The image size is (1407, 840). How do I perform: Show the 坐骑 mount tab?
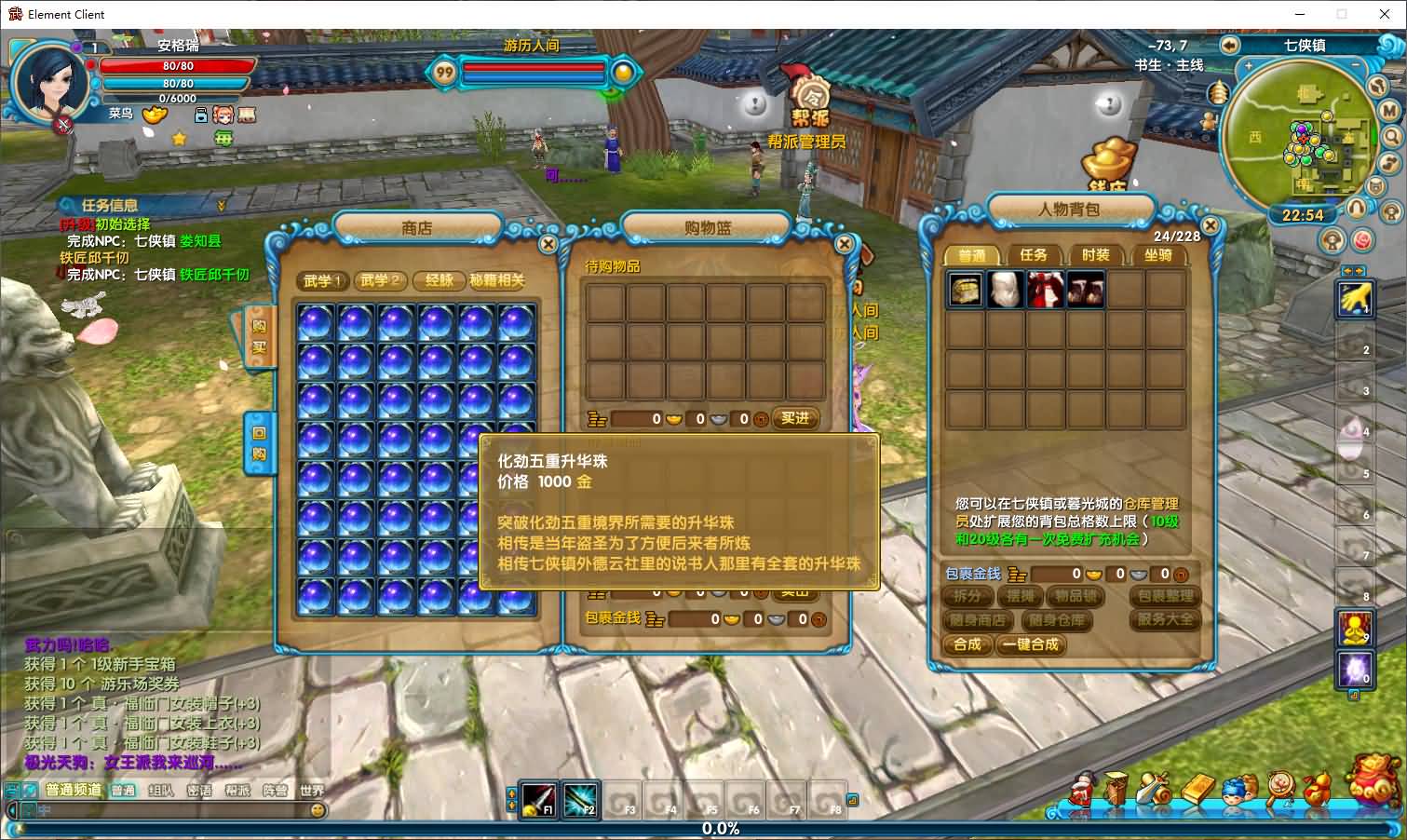click(1157, 255)
